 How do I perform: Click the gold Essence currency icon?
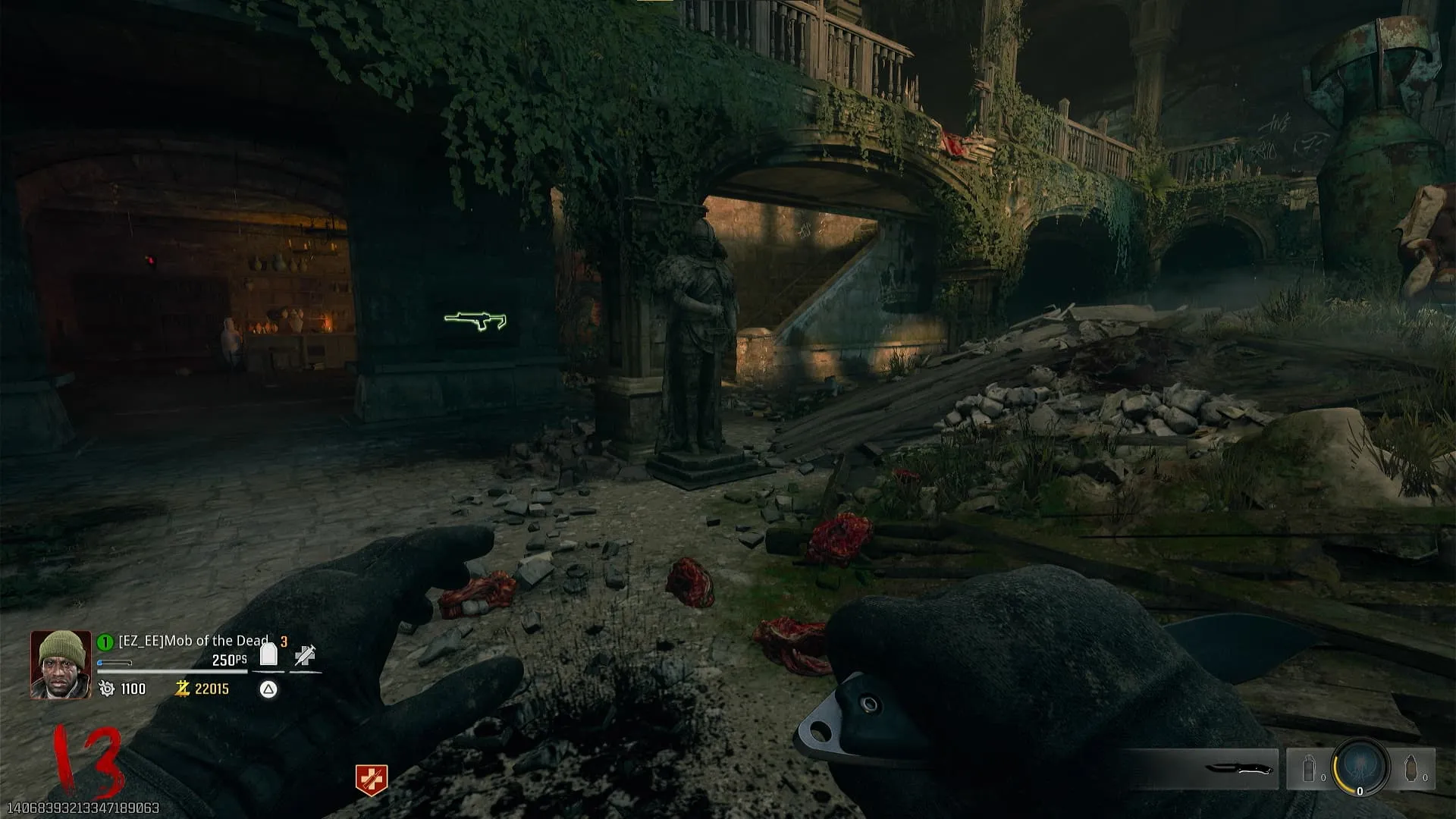tap(182, 689)
